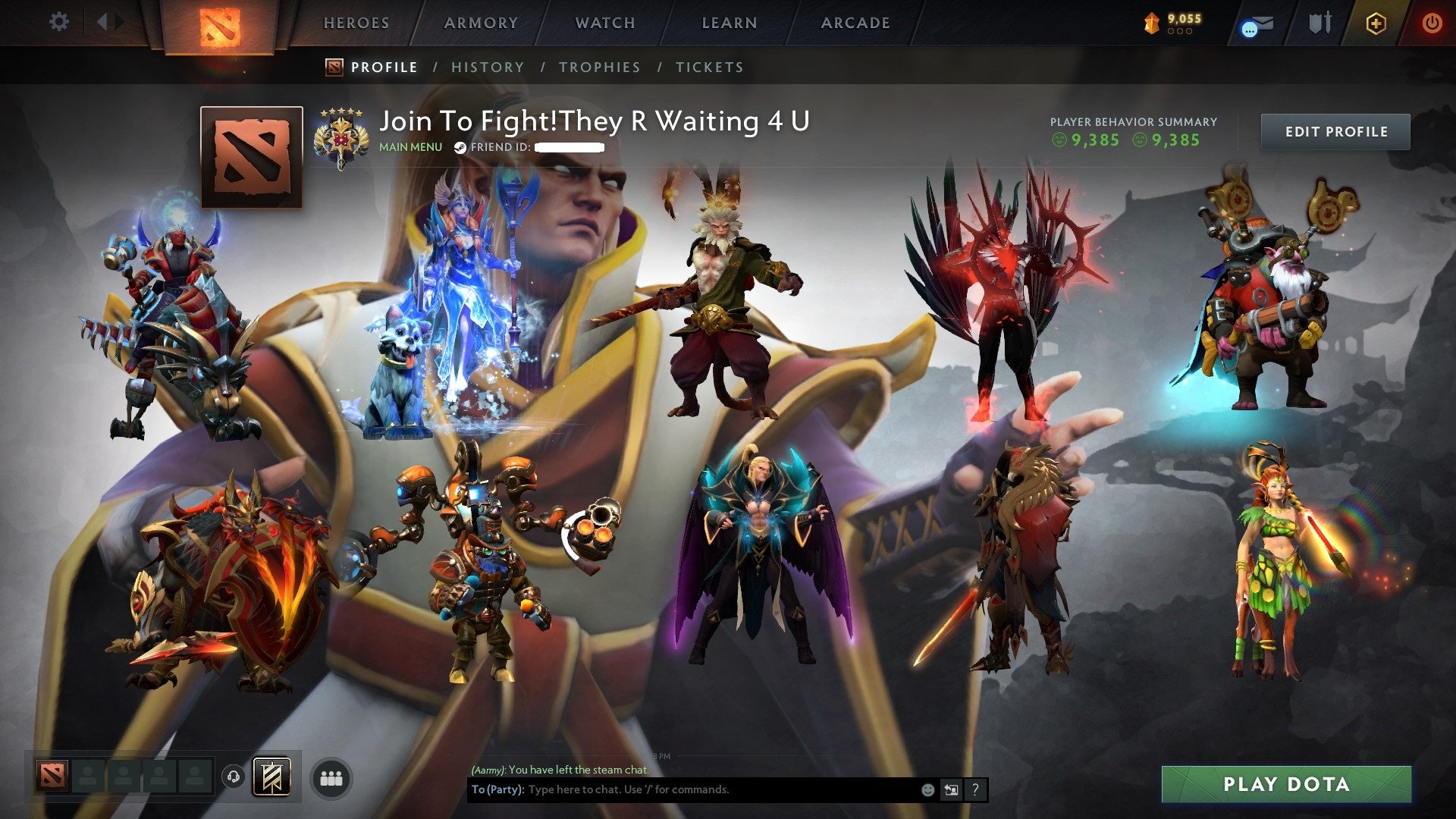Click the Dota 2 logo in the top bar
1456x819 pixels.
click(220, 24)
